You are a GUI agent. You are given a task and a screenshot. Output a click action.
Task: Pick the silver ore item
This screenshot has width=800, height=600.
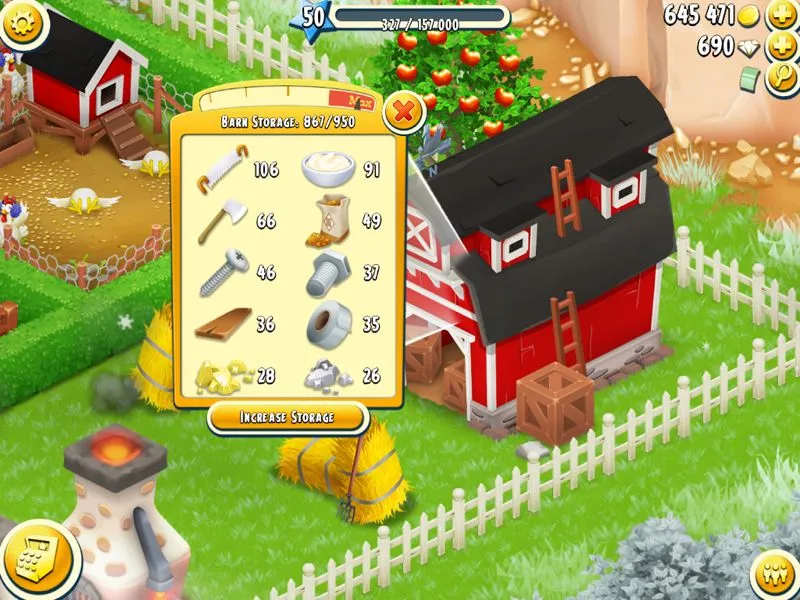click(329, 374)
